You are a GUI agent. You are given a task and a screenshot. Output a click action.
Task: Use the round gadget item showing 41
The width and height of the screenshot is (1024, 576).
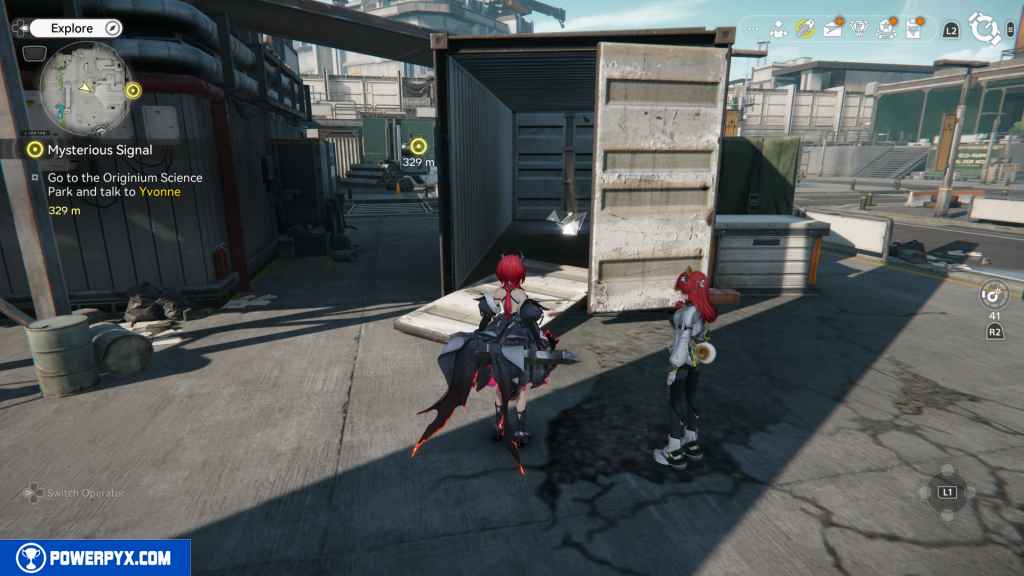[x=994, y=295]
